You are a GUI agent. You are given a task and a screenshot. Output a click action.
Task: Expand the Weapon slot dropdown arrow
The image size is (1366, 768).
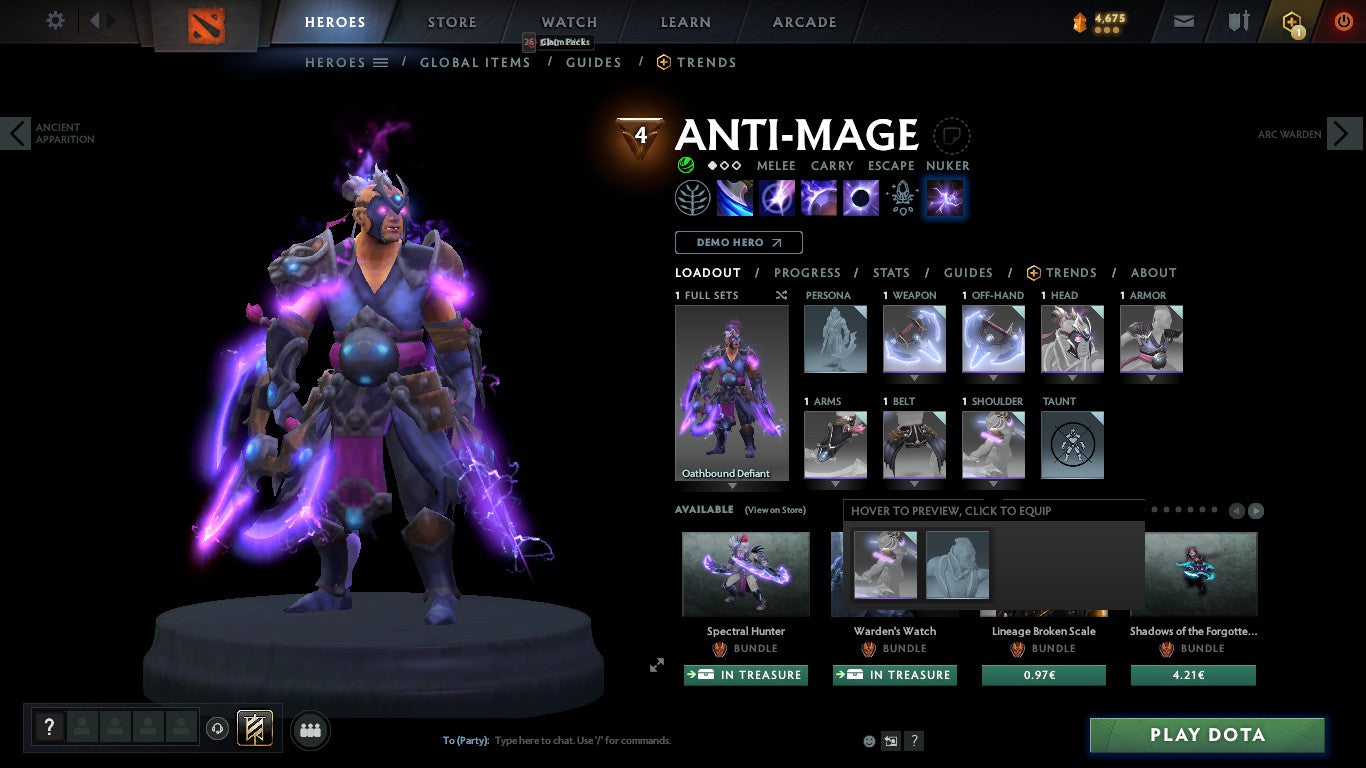pyautogui.click(x=913, y=380)
